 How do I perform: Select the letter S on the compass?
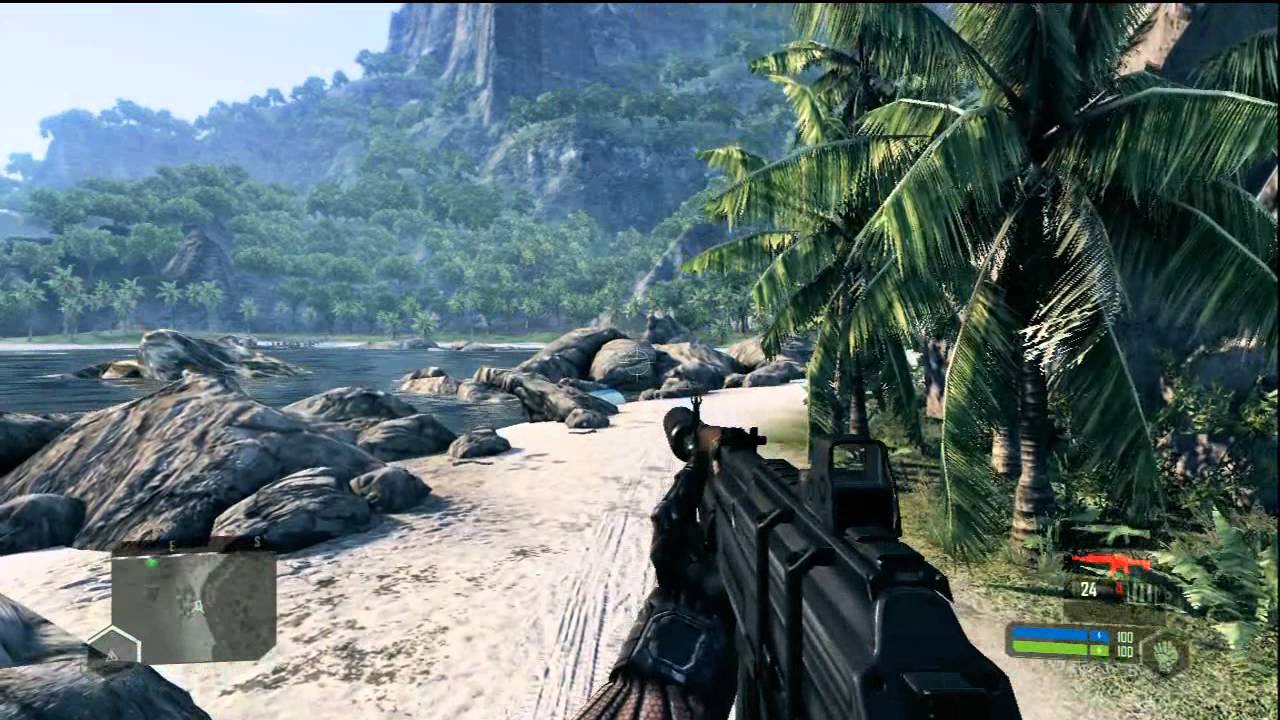coord(257,541)
